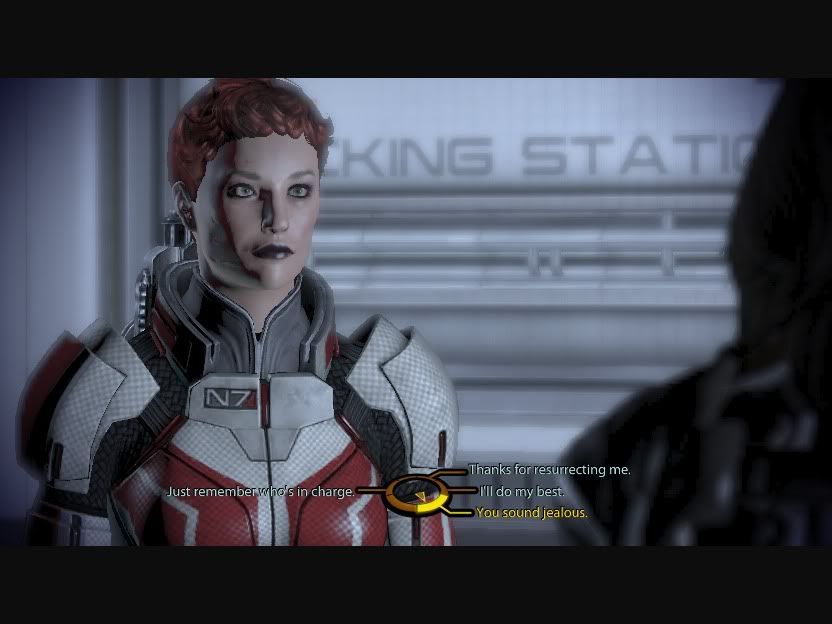This screenshot has width=832, height=624.
Task: Pick the highlighted "You sound jealous." option
Action: pos(531,513)
